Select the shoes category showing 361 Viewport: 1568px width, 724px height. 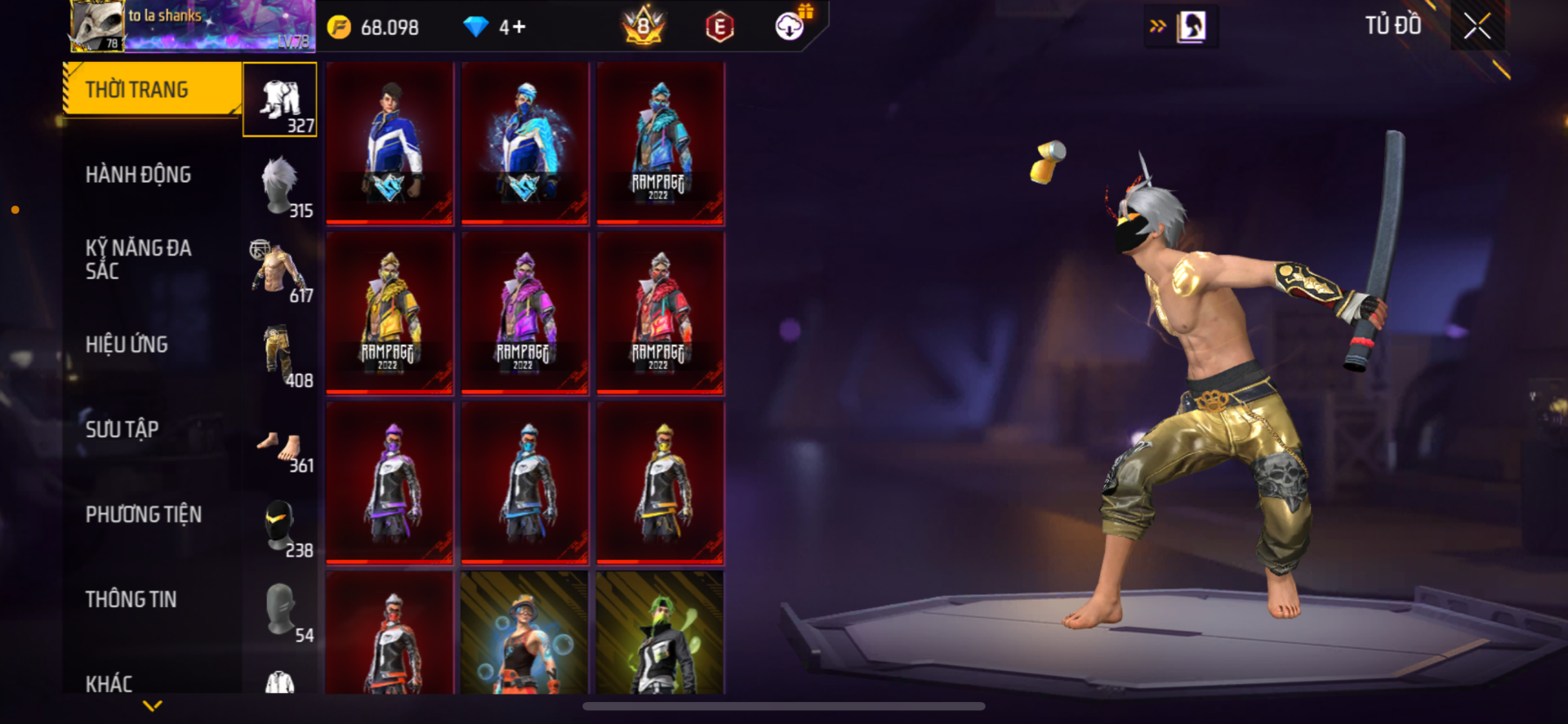pos(280,447)
